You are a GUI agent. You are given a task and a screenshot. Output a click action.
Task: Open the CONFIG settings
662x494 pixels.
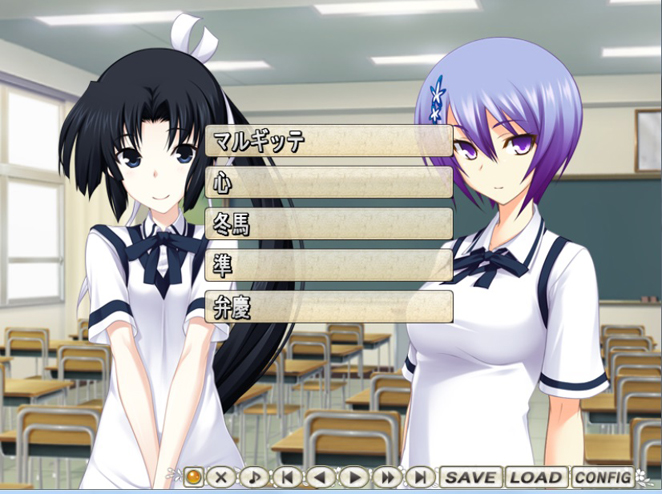602,478
